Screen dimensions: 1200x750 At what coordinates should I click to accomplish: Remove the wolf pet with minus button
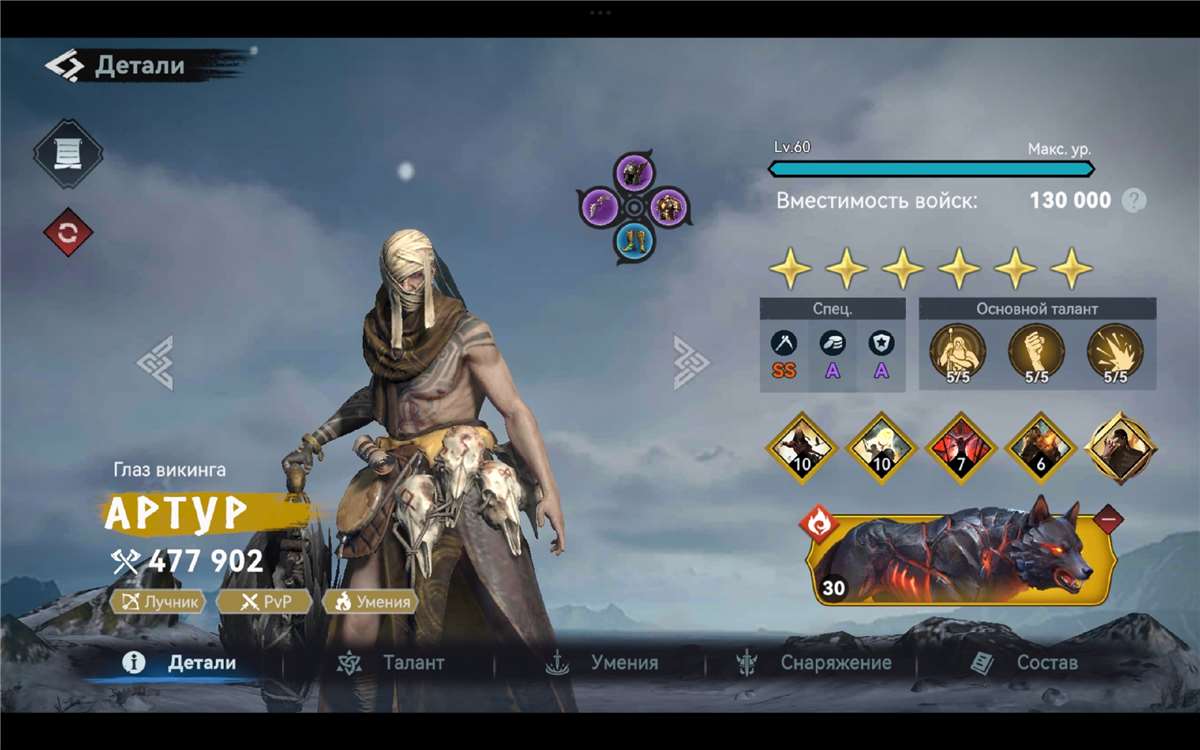tap(1107, 519)
